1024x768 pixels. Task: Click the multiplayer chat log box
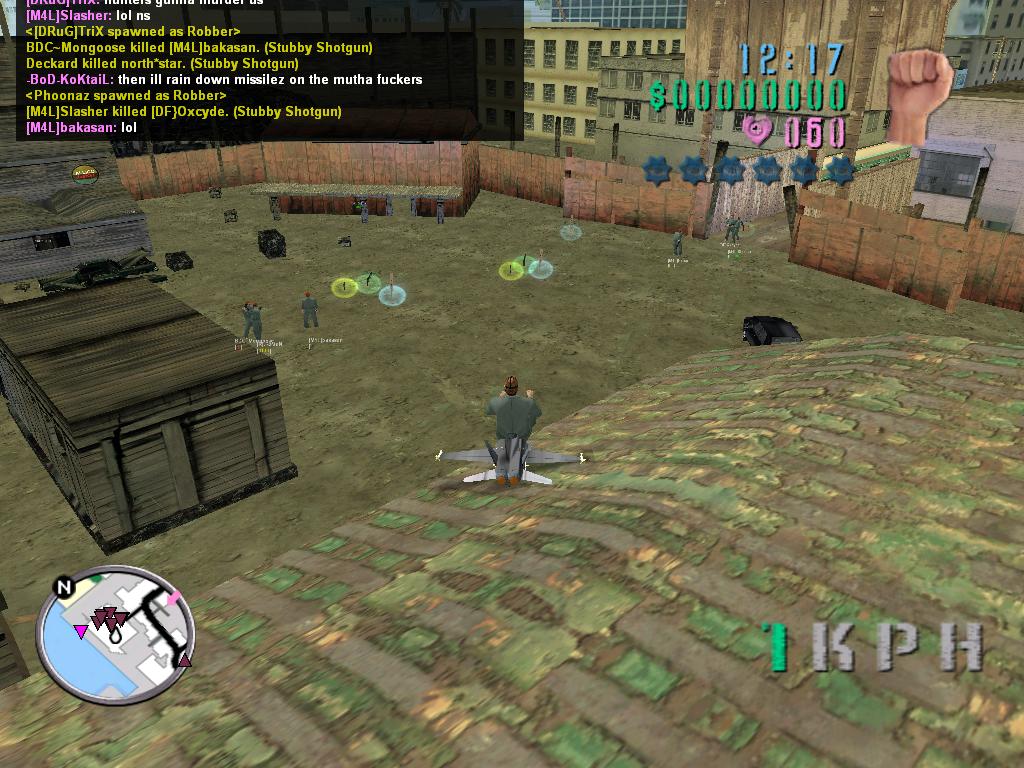point(270,70)
